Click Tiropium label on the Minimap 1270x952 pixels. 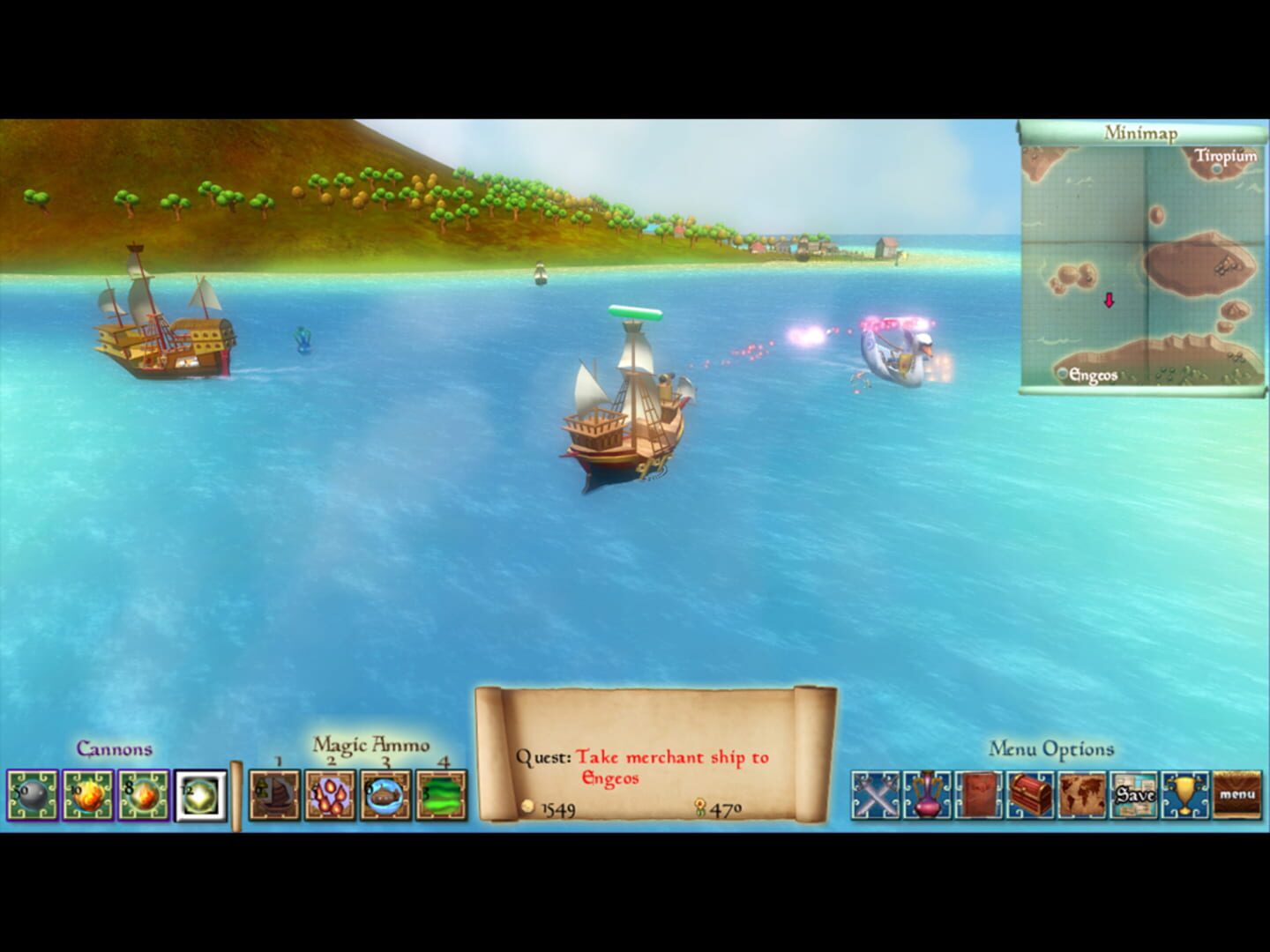(1226, 157)
